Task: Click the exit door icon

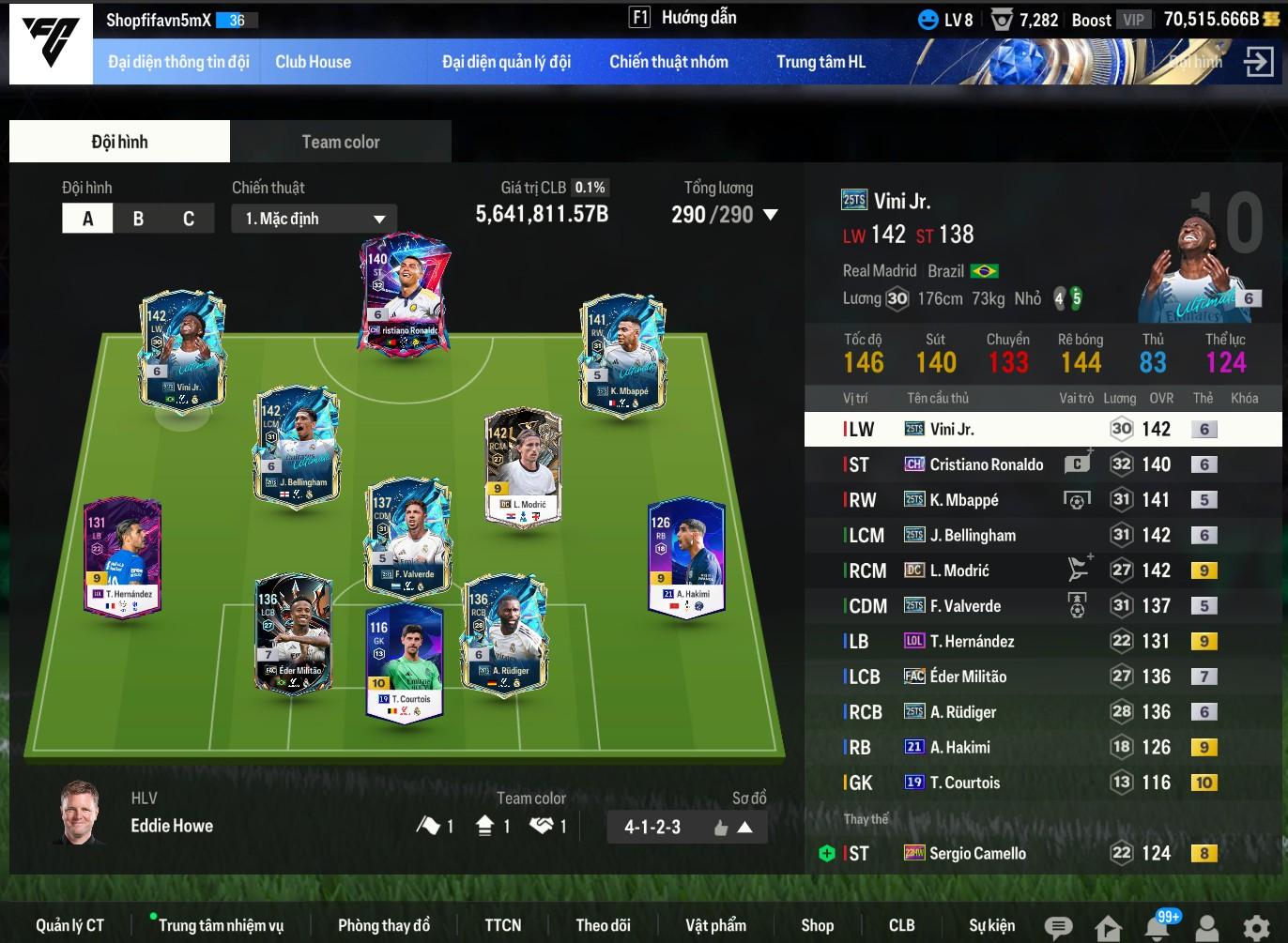Action: tap(1258, 62)
